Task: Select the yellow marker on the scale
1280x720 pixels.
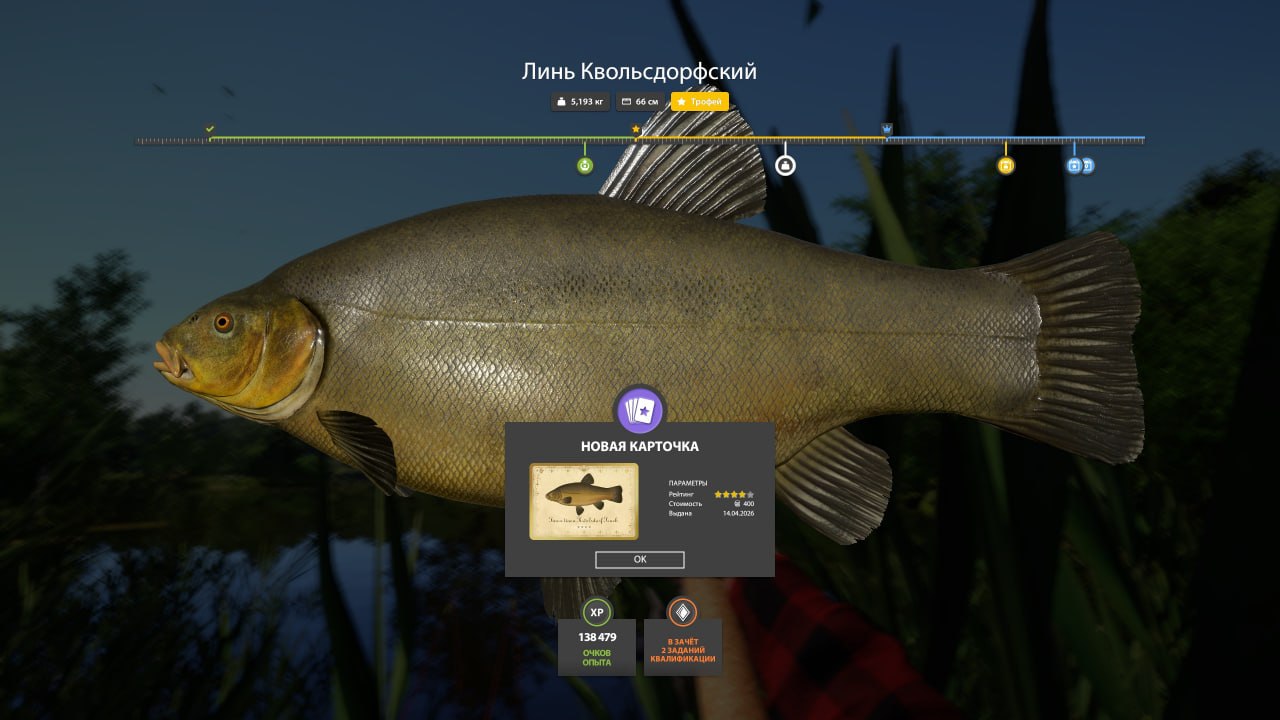Action: coord(1006,166)
